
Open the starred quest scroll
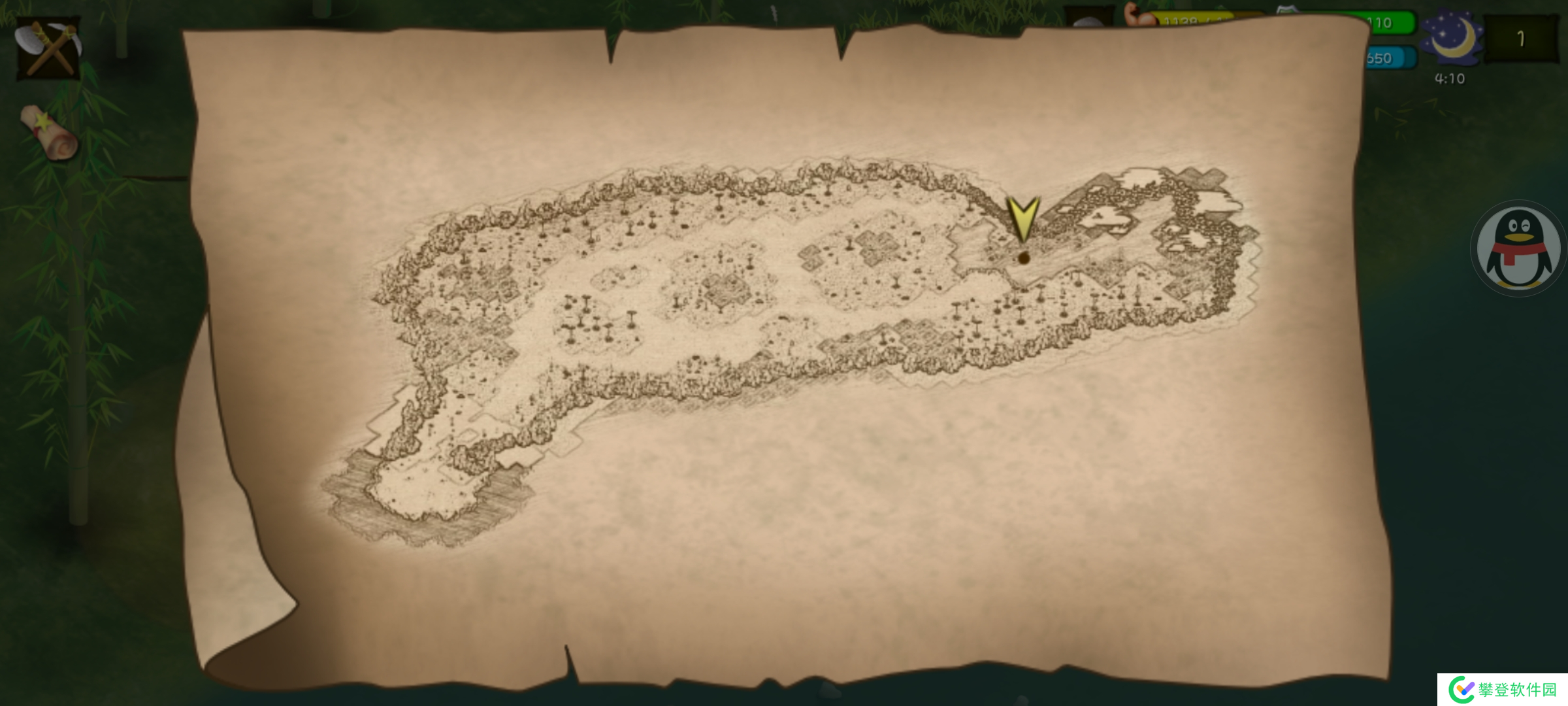point(49,133)
